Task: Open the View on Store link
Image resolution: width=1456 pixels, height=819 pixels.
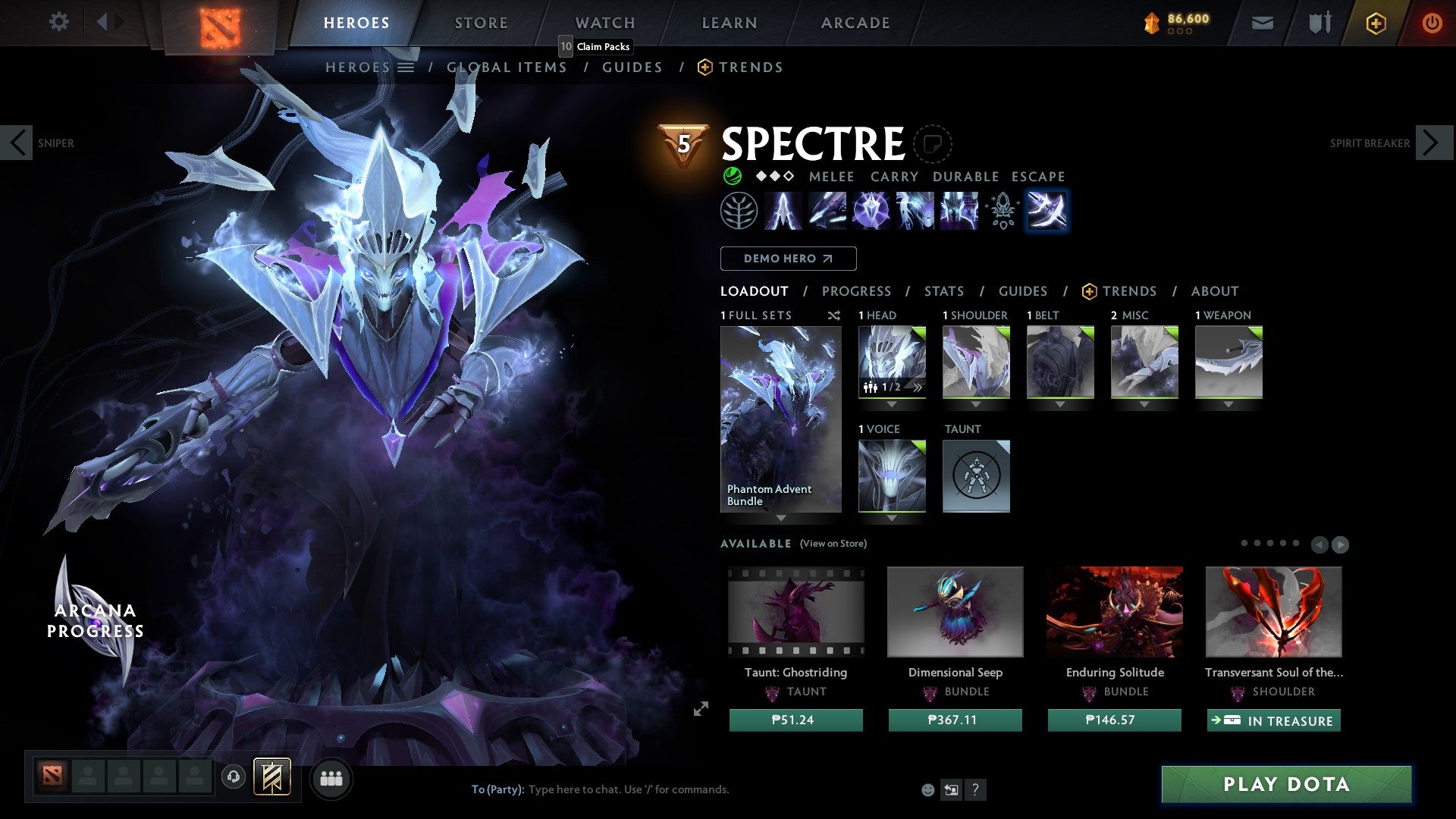Action: pyautogui.click(x=833, y=544)
